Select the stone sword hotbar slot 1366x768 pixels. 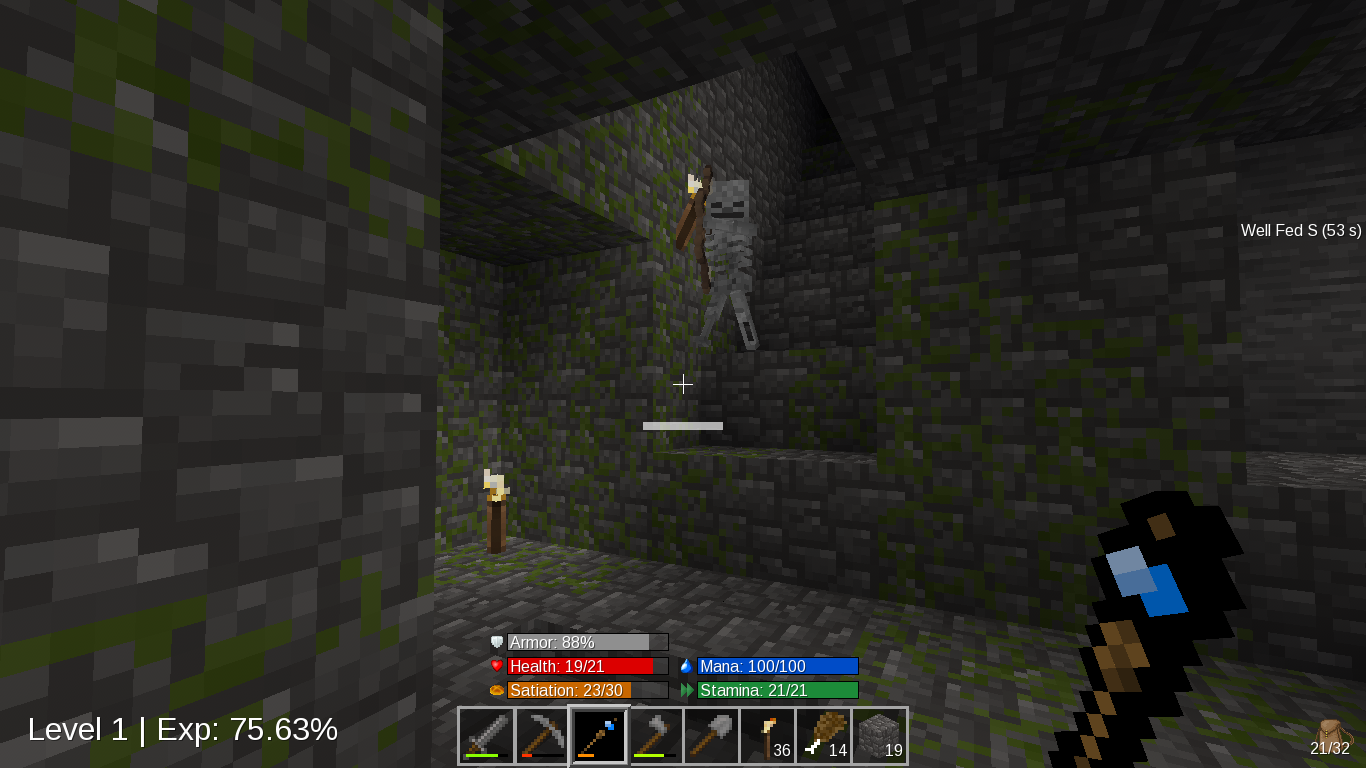click(487, 736)
